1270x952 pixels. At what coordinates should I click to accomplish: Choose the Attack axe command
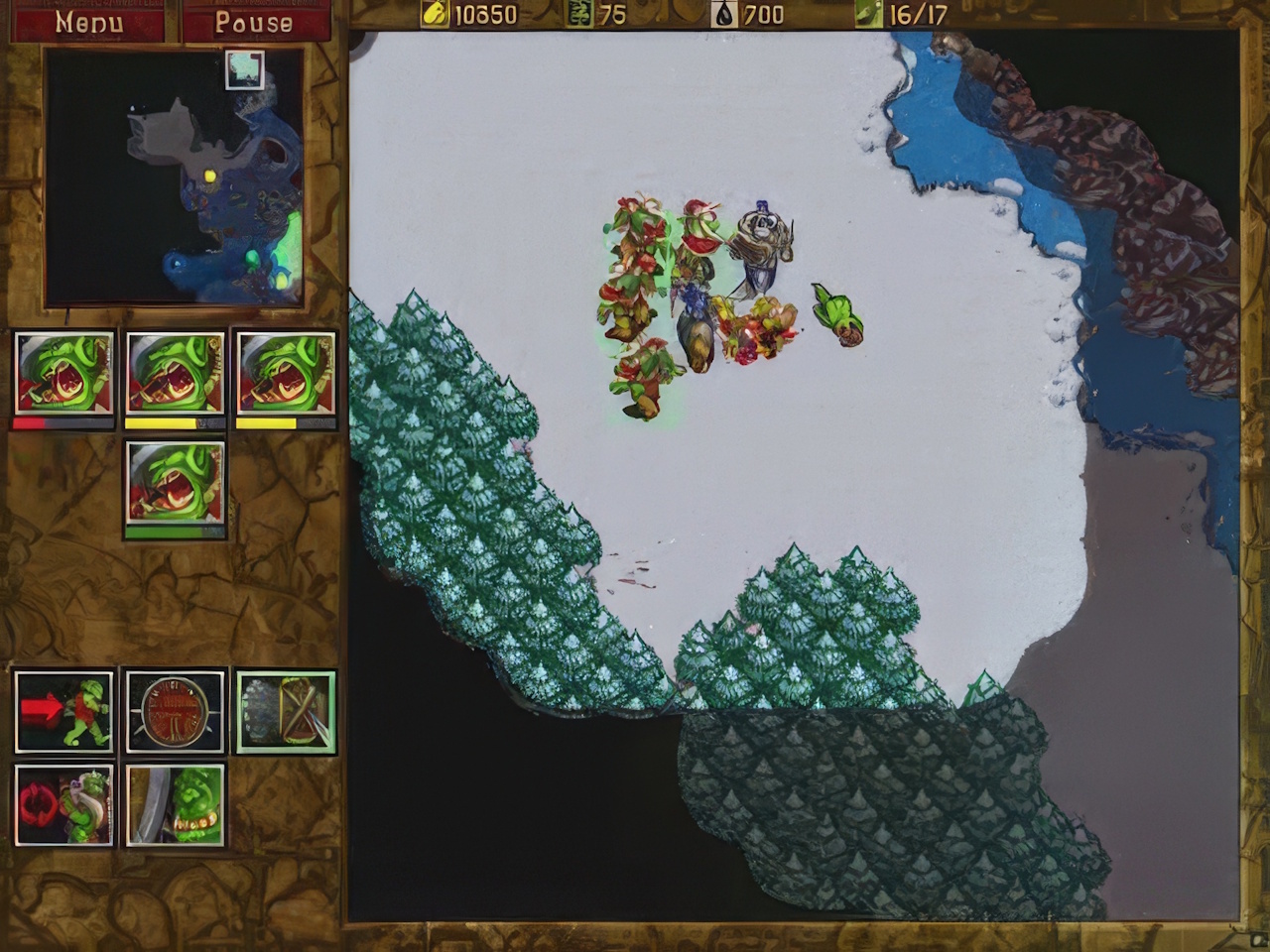pos(286,711)
